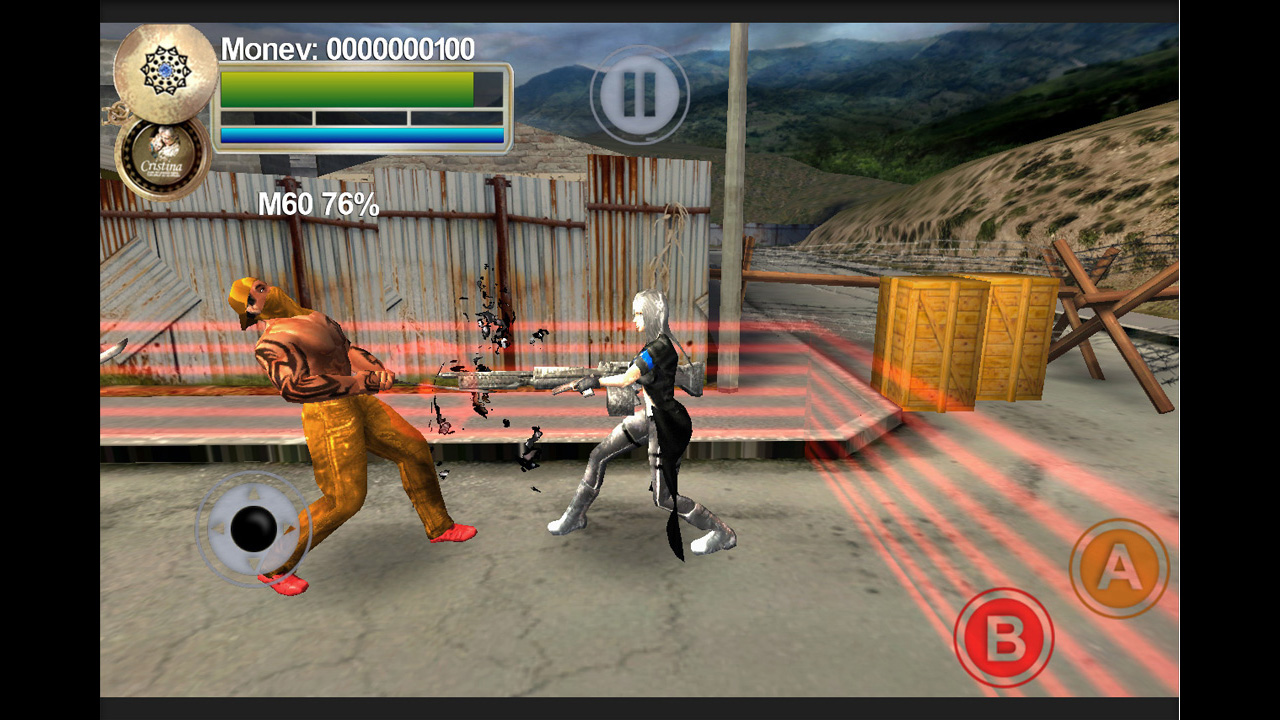The height and width of the screenshot is (720, 1280).
Task: Pause the game with the pause button
Action: click(x=640, y=95)
